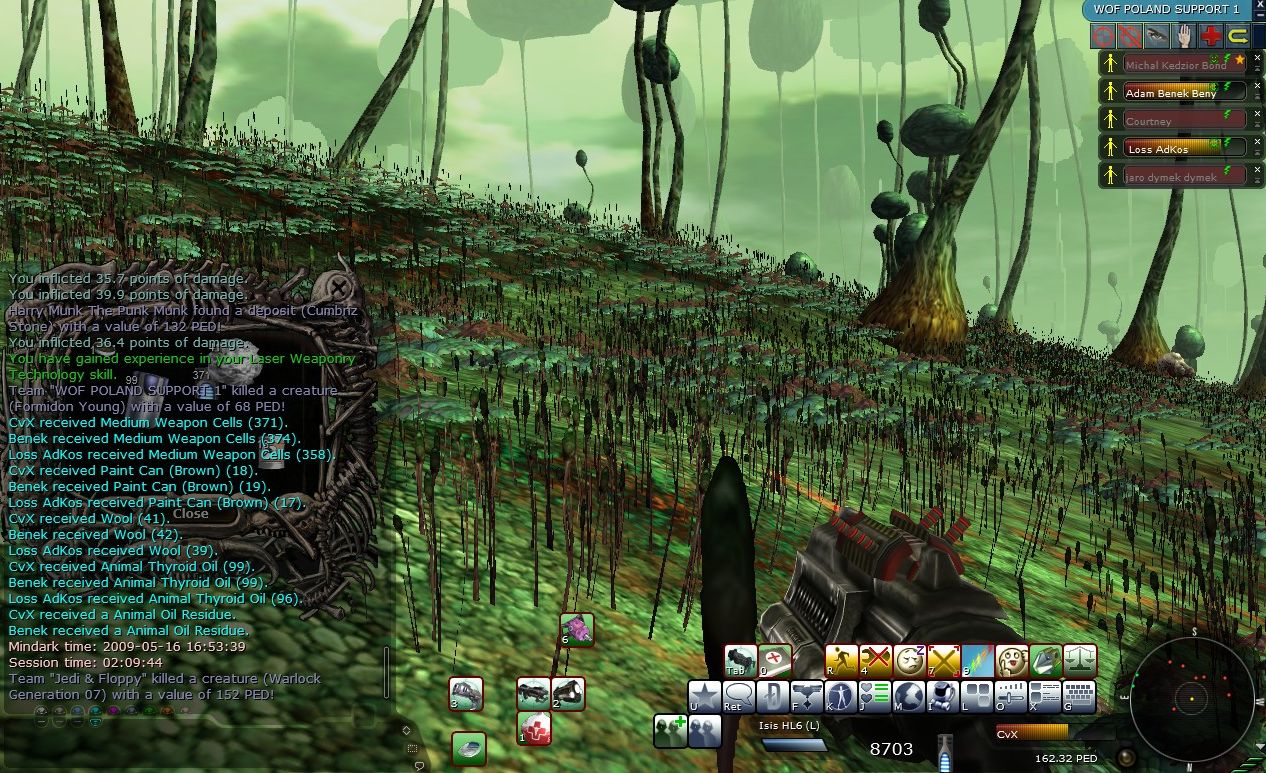Click the circular radar minimap
Image resolution: width=1266 pixels, height=773 pixels.
click(x=1191, y=697)
